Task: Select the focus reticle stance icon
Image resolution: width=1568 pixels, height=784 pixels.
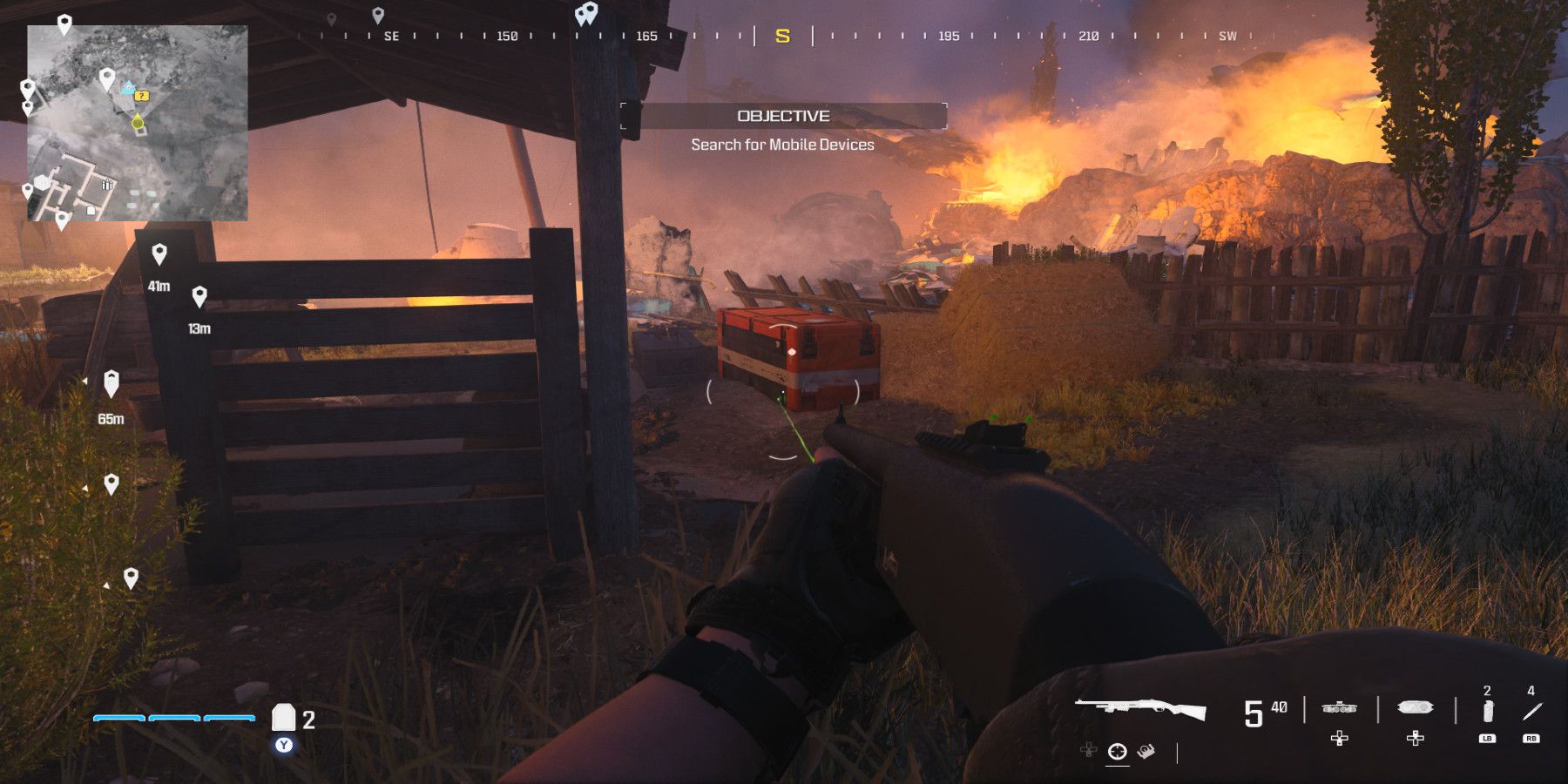Action: point(1117,752)
